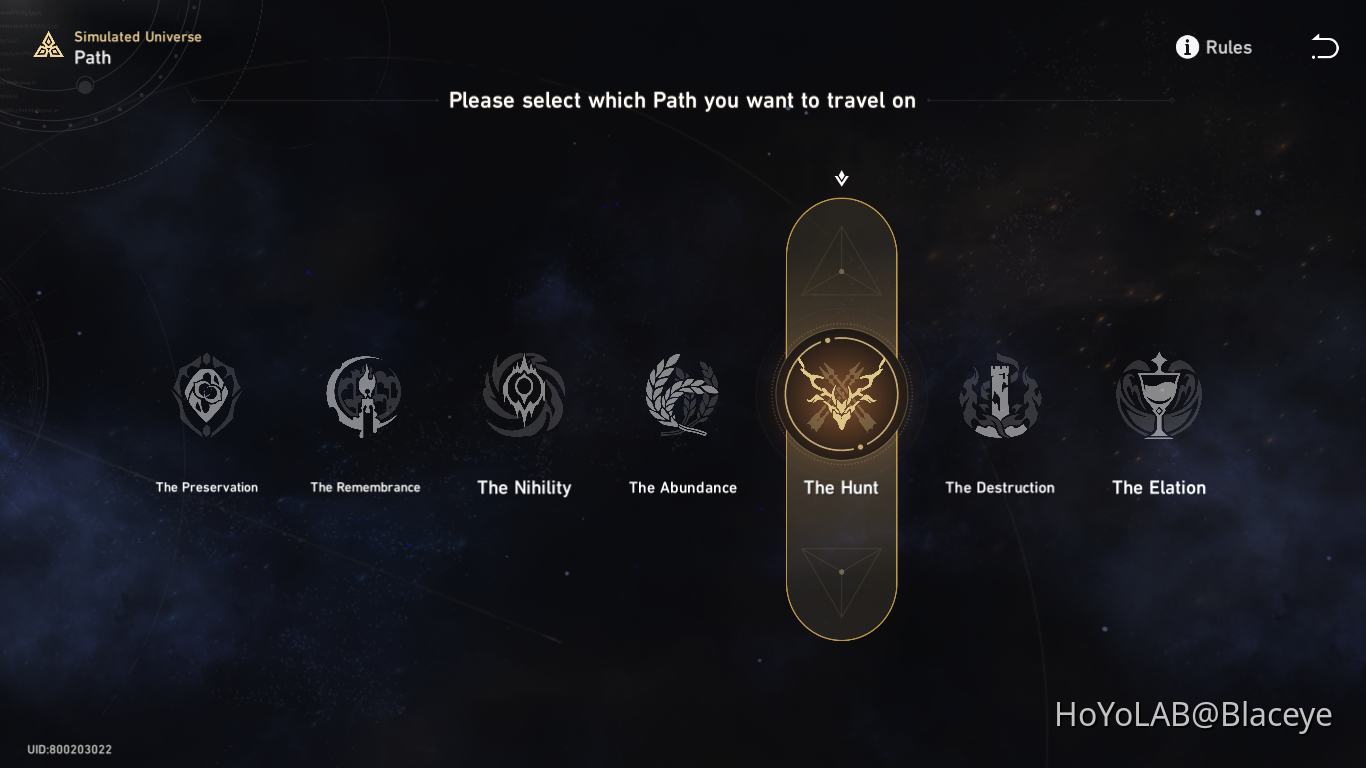Viewport: 1366px width, 768px height.
Task: Select The Elation path icon
Action: (1158, 394)
